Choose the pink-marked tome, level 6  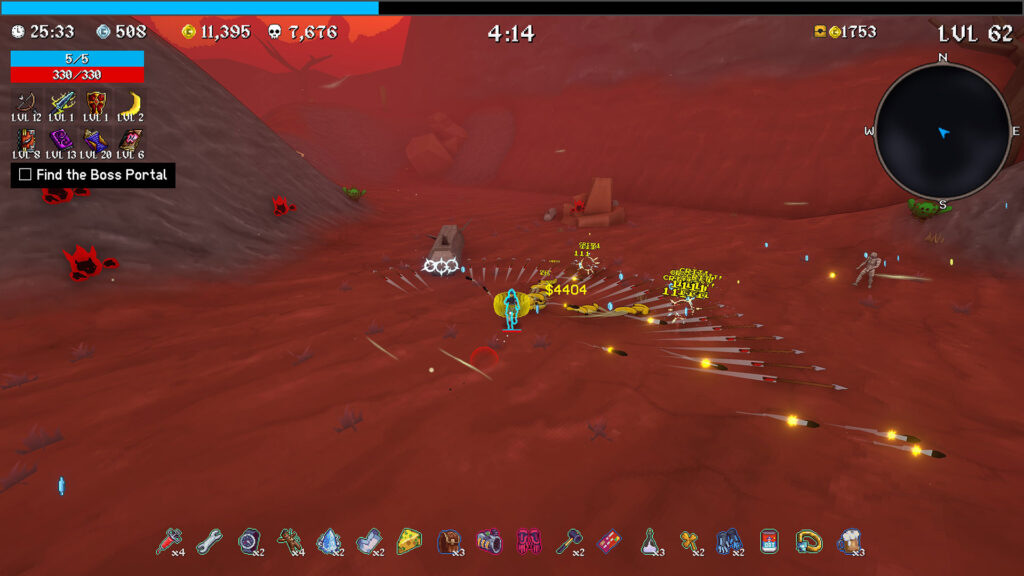130,139
